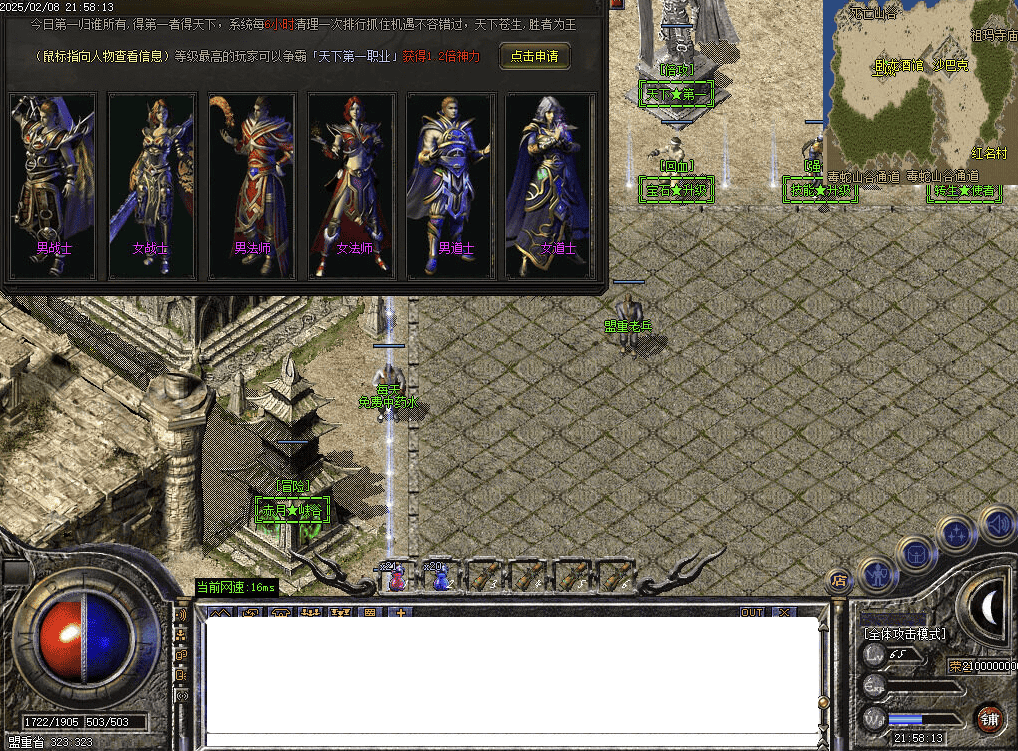
Task: Click inside the white chat box
Action: tap(510, 675)
